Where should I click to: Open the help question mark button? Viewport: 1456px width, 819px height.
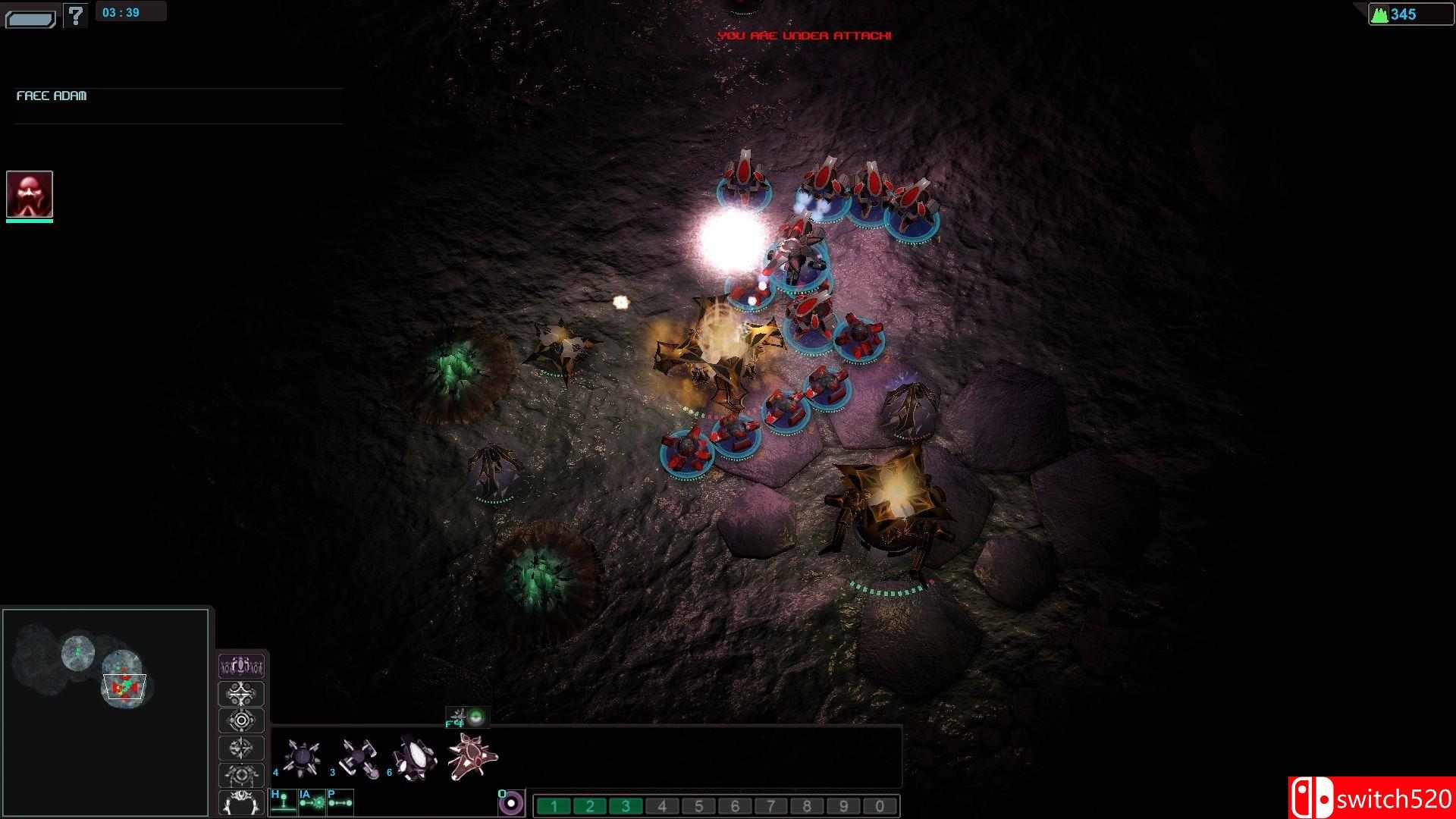pyautogui.click(x=75, y=14)
